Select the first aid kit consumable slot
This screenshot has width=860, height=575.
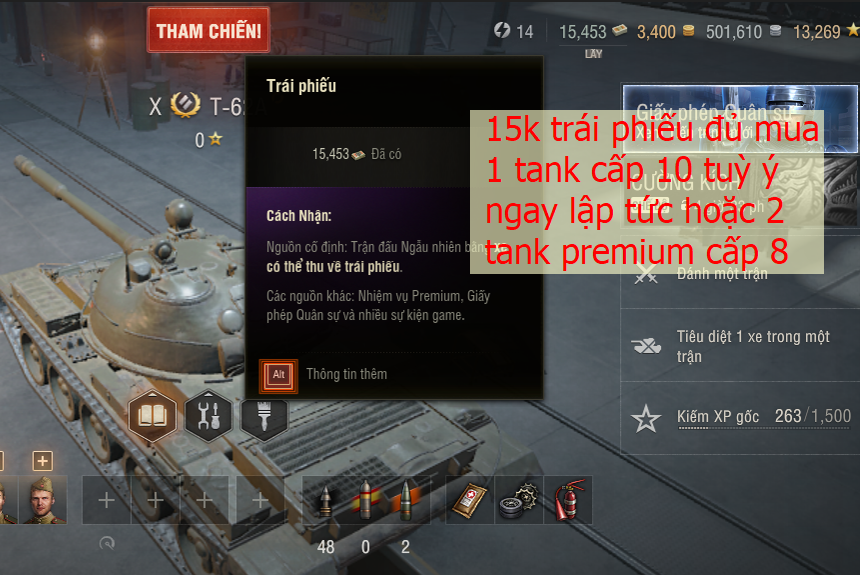tap(471, 500)
